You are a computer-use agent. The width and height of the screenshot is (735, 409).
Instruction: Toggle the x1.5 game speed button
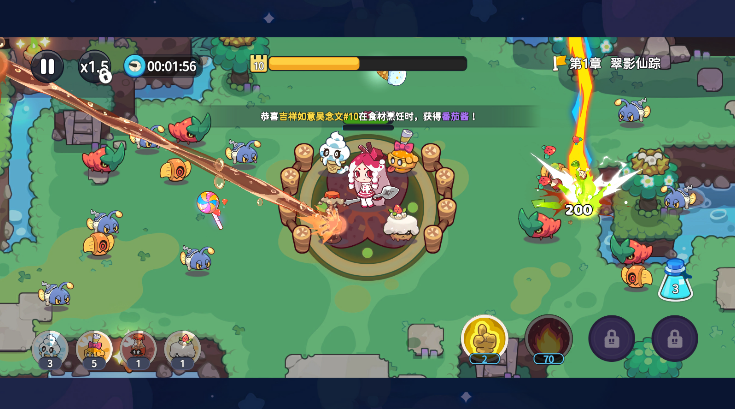pyautogui.click(x=95, y=67)
